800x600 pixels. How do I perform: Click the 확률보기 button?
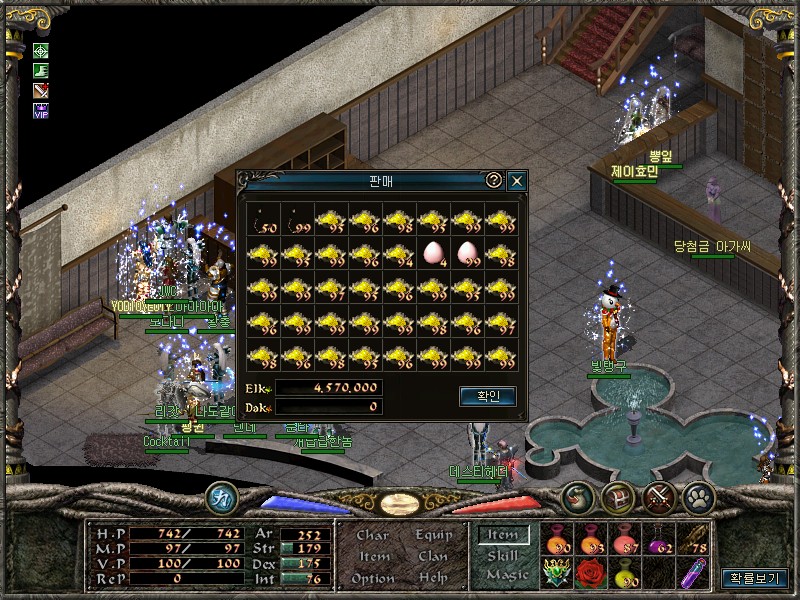(753, 578)
